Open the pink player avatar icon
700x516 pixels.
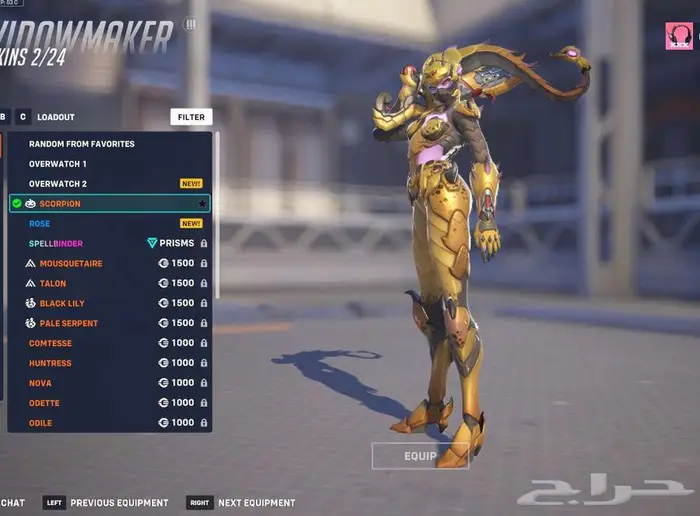pyautogui.click(x=678, y=37)
